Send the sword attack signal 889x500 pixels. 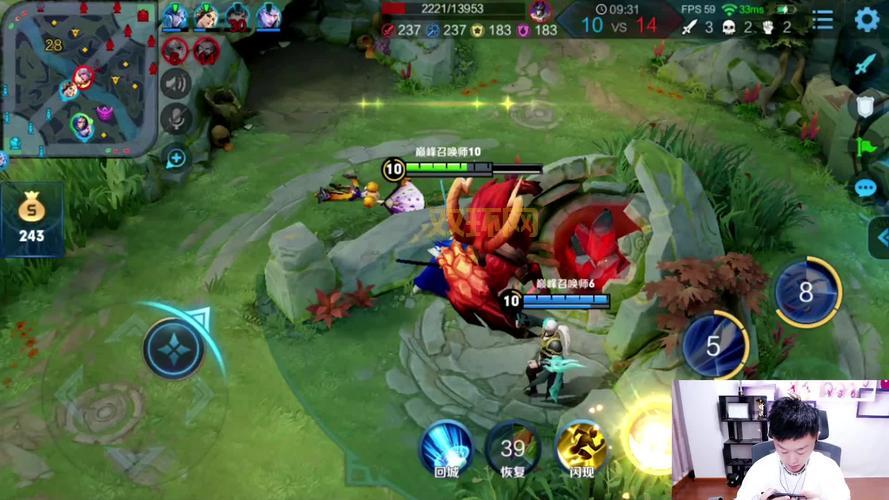point(865,64)
